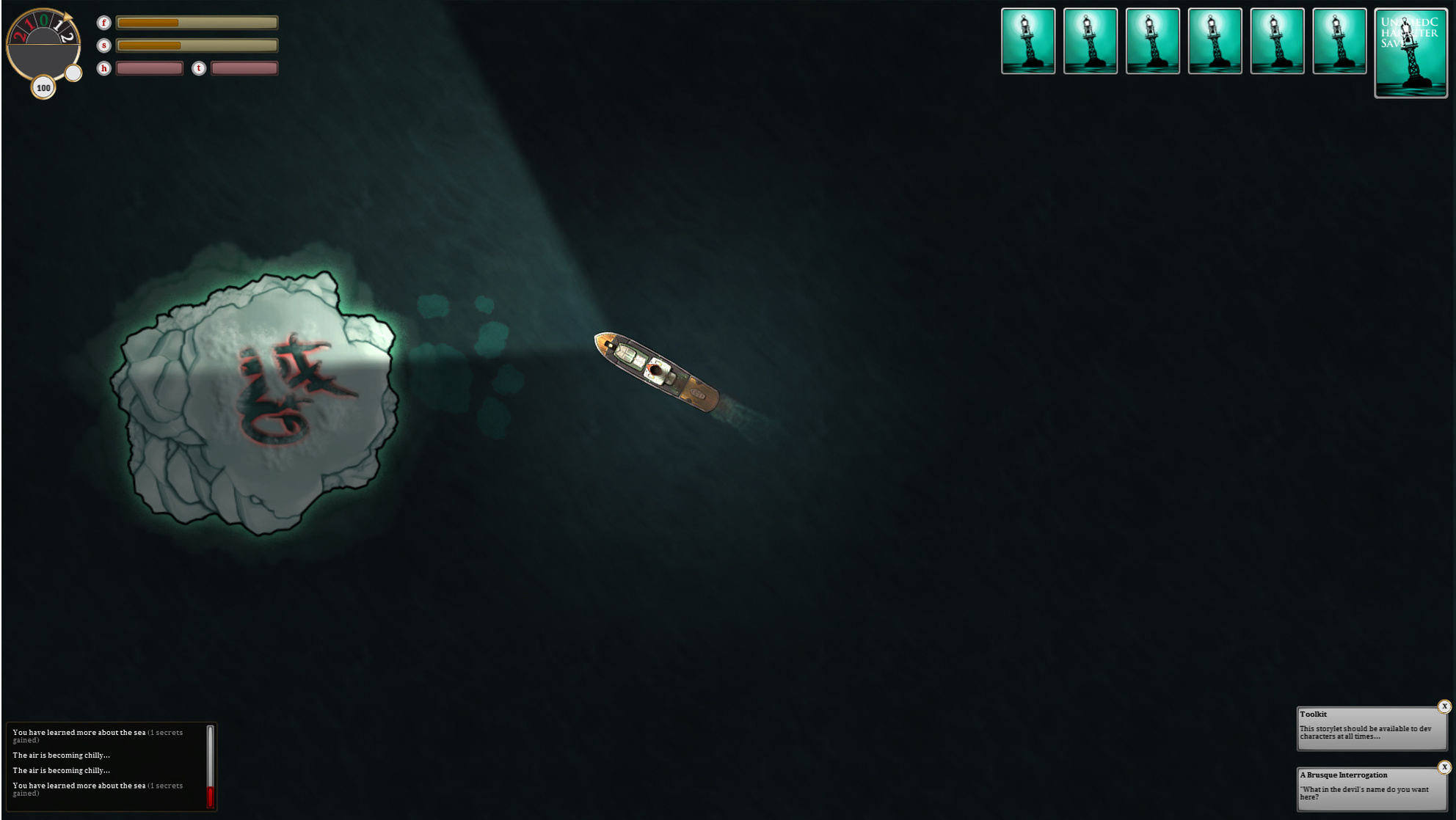The image size is (1456, 820).
Task: Select the hull 'h' status icon
Action: point(105,67)
